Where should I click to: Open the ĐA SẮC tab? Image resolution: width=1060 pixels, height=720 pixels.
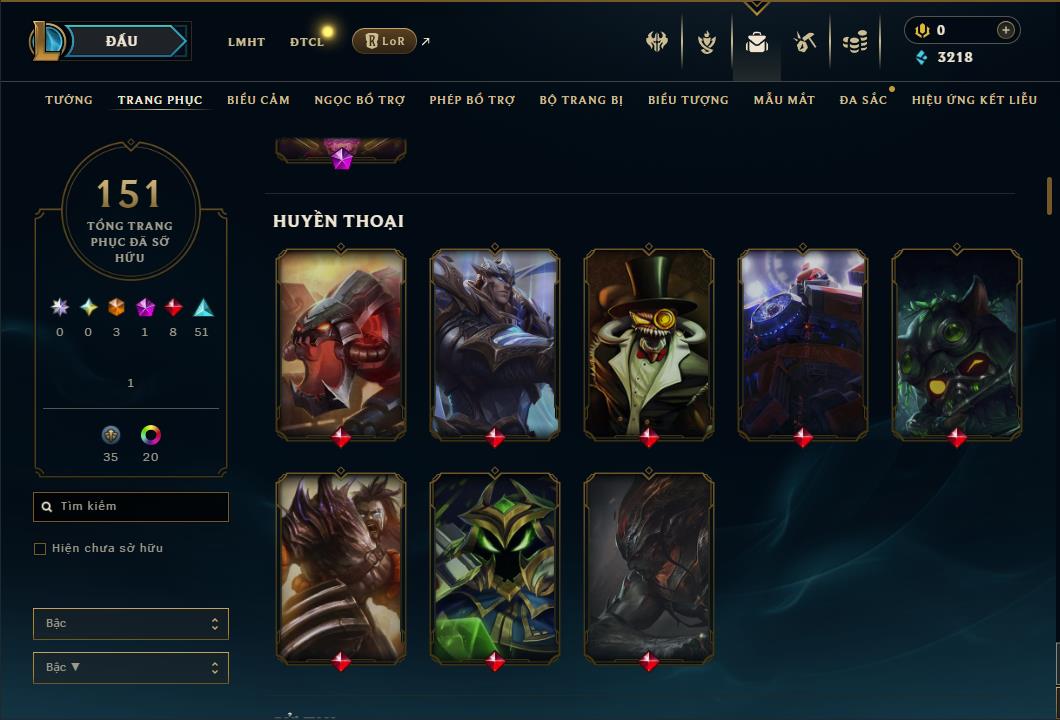(863, 100)
